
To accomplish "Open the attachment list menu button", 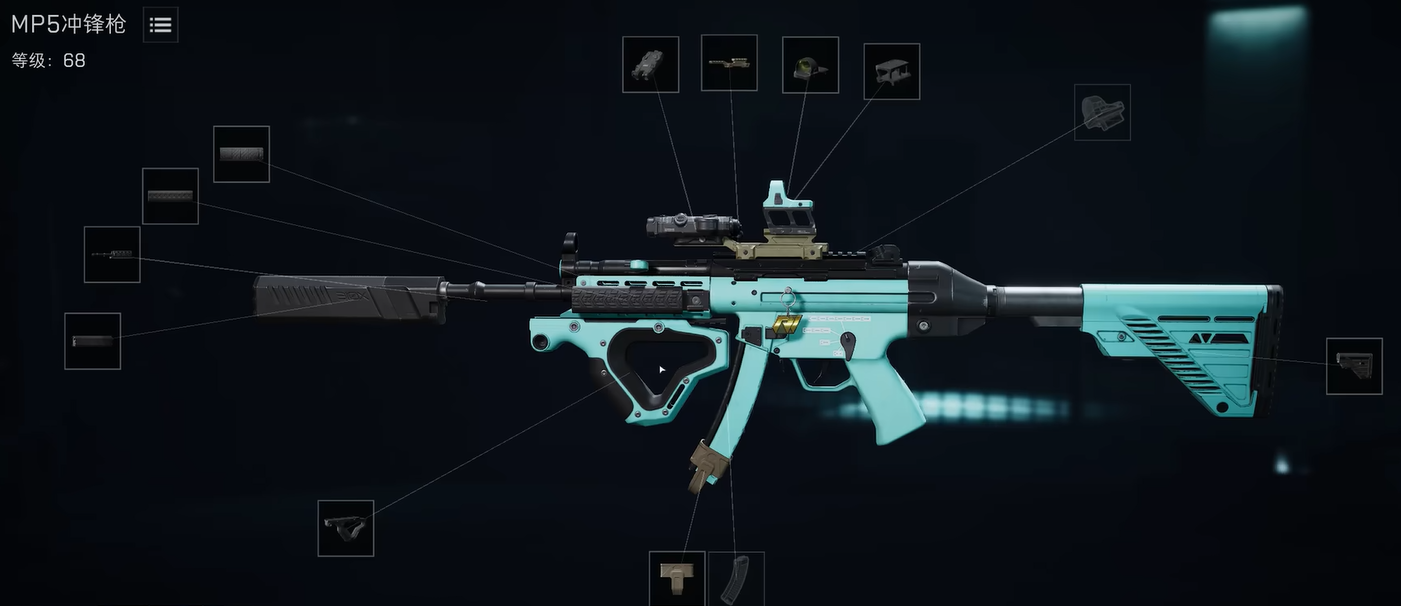I will (160, 25).
